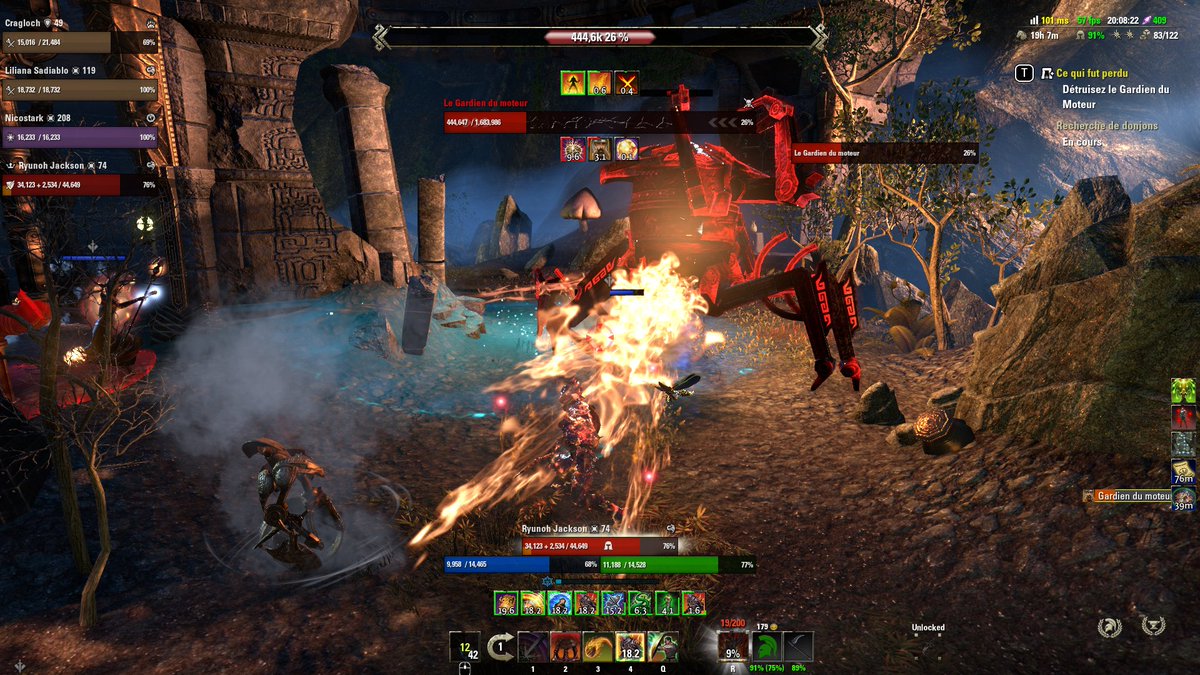The width and height of the screenshot is (1200, 675).
Task: Open the green helmet armor durability icon
Action: [766, 646]
